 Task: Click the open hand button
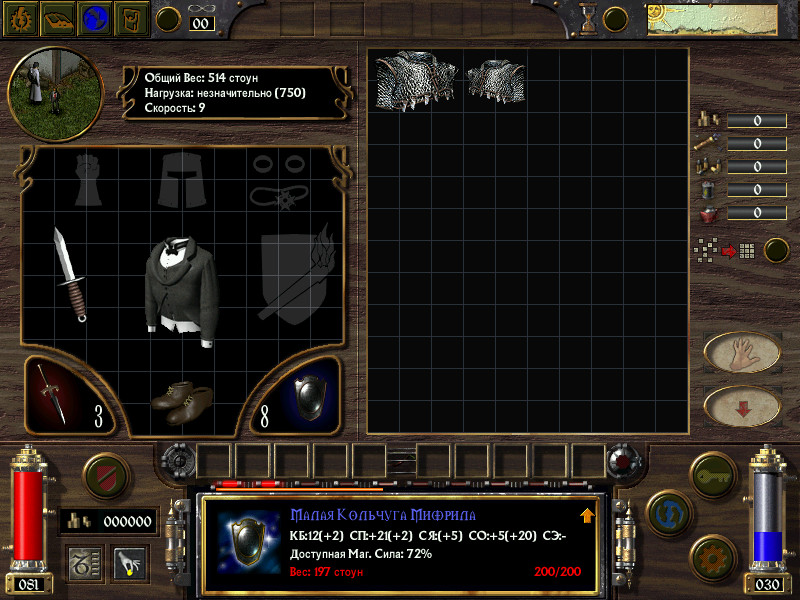click(742, 352)
